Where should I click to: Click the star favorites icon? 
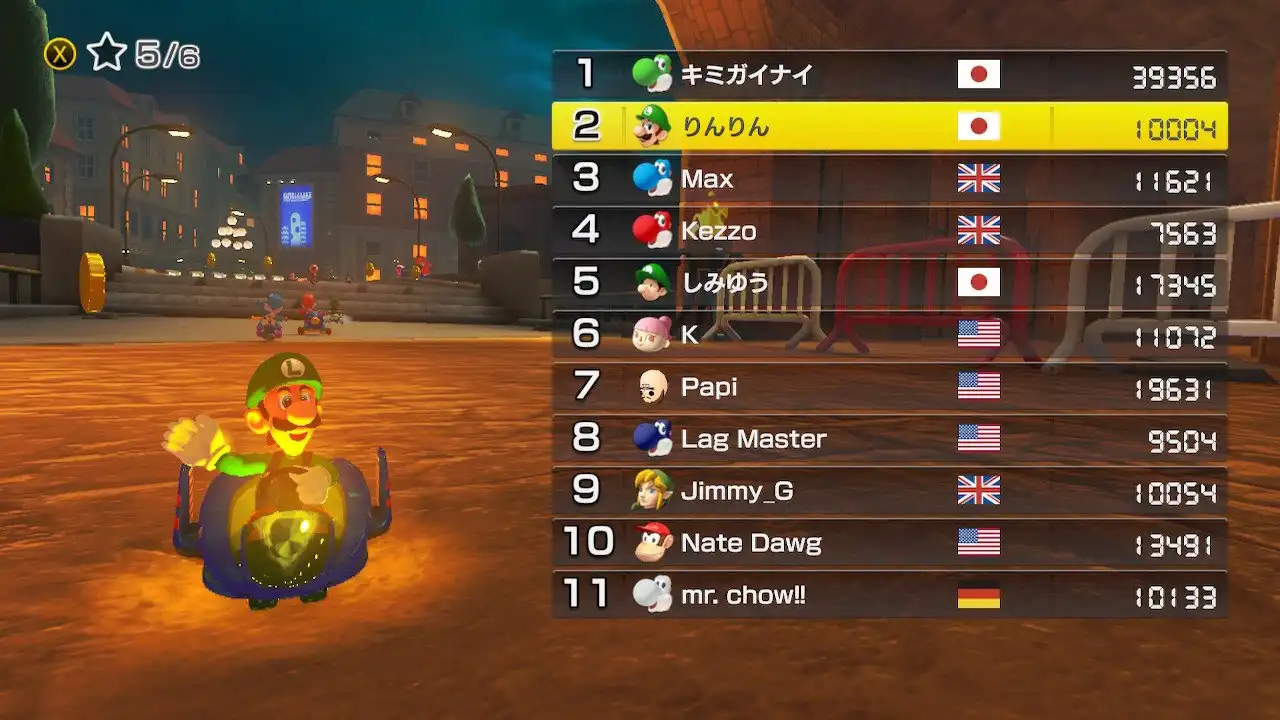pyautogui.click(x=105, y=54)
